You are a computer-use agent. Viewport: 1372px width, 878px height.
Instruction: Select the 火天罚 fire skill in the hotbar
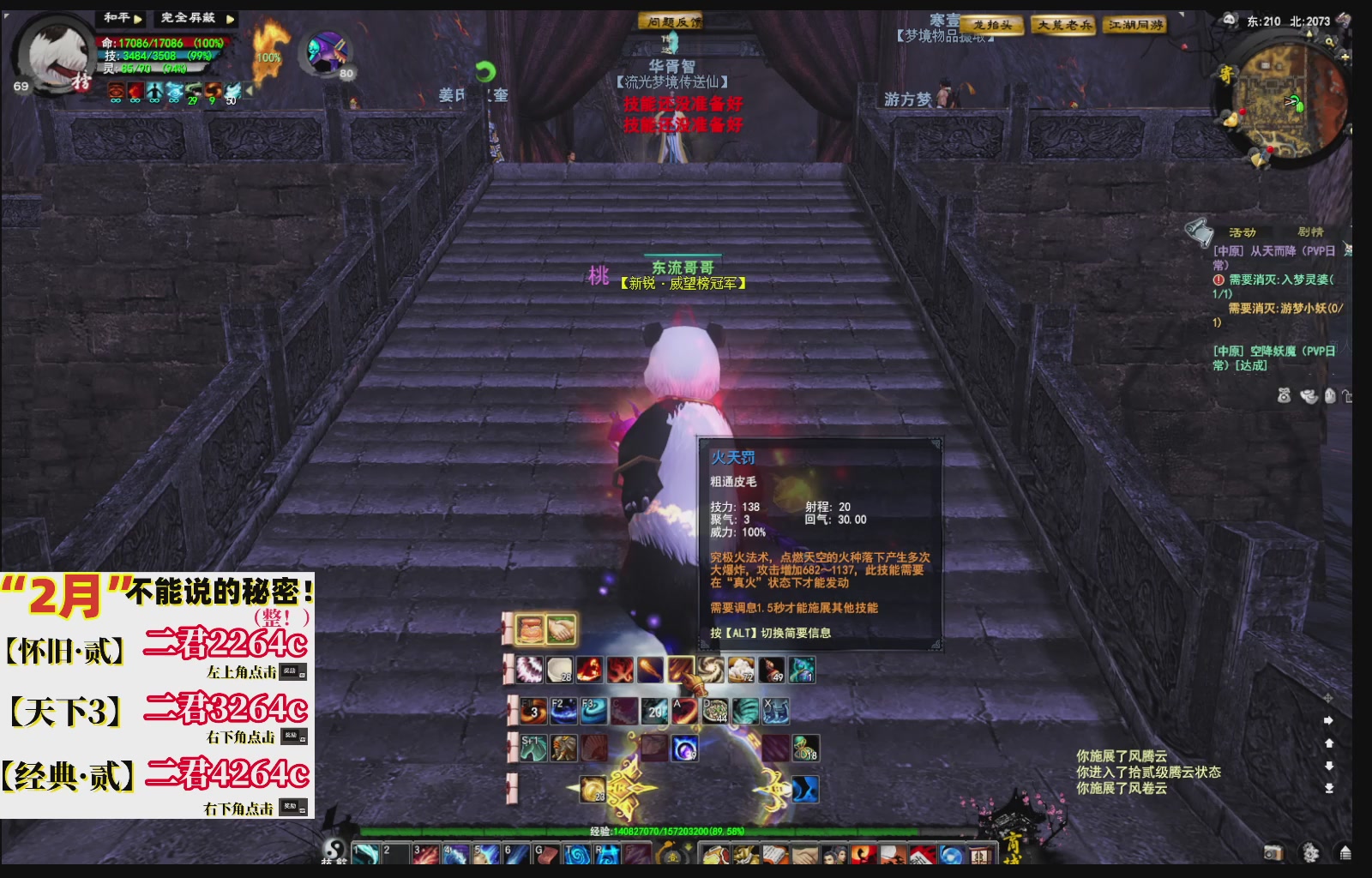[681, 670]
